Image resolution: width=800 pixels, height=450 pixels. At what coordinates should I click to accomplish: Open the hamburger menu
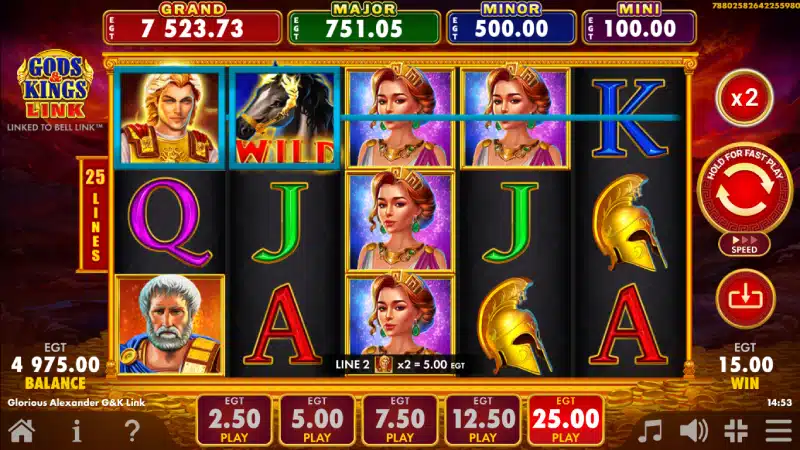[778, 431]
